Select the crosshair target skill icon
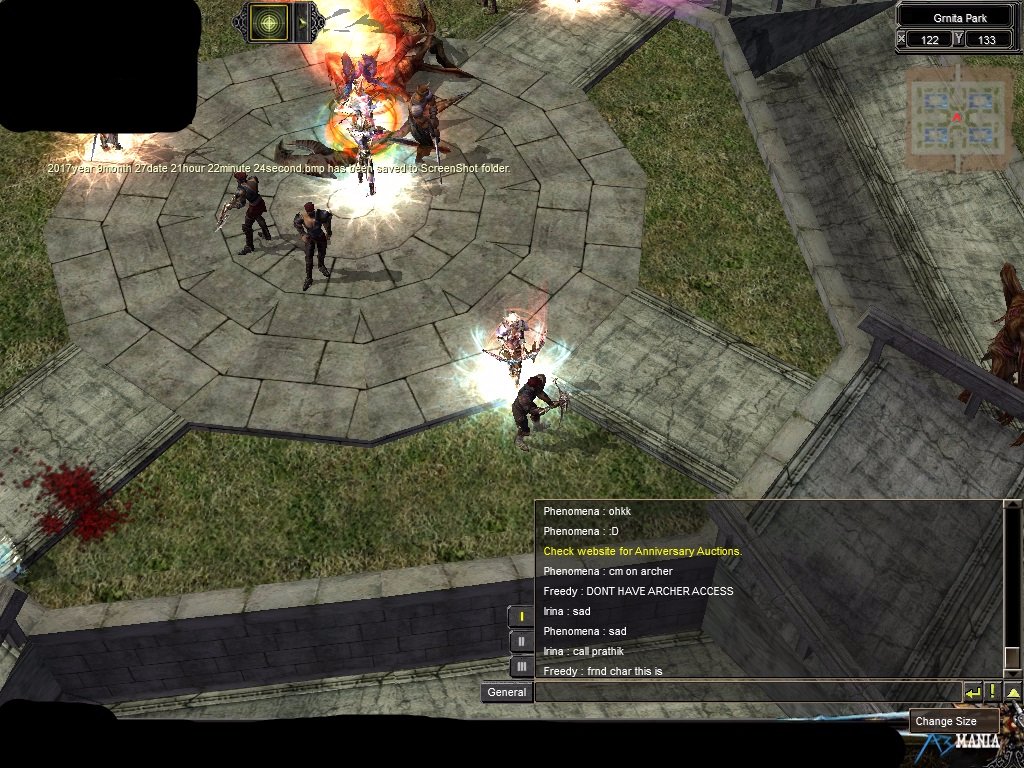This screenshot has height=768, width=1024. pyautogui.click(x=268, y=22)
